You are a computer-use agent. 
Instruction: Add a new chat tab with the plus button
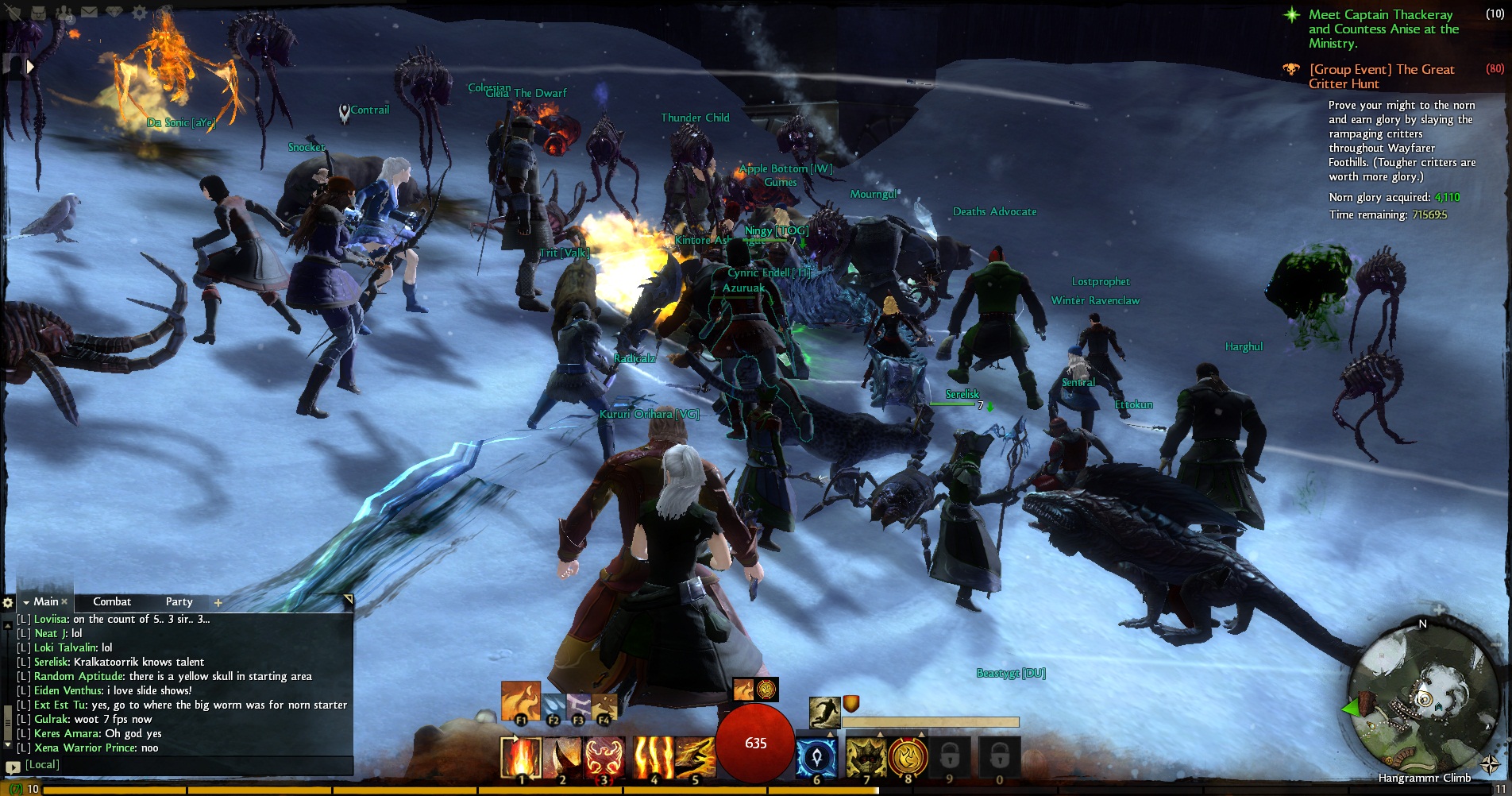pos(218,602)
